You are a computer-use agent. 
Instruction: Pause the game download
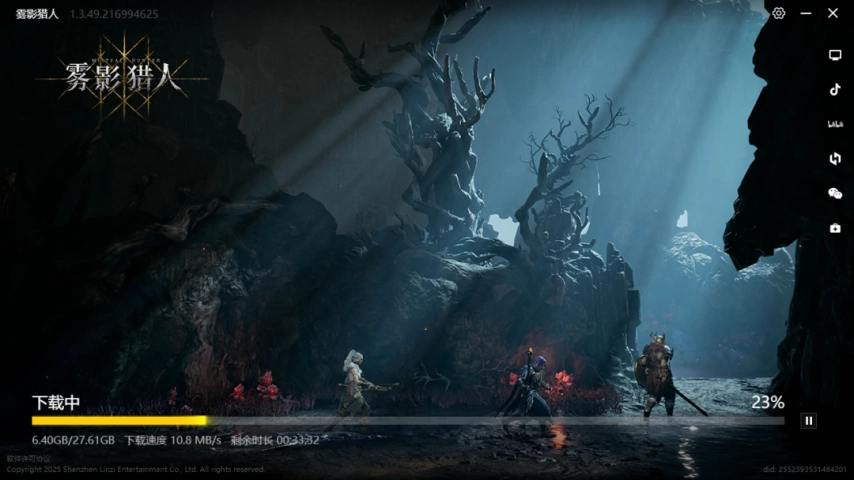[x=809, y=421]
